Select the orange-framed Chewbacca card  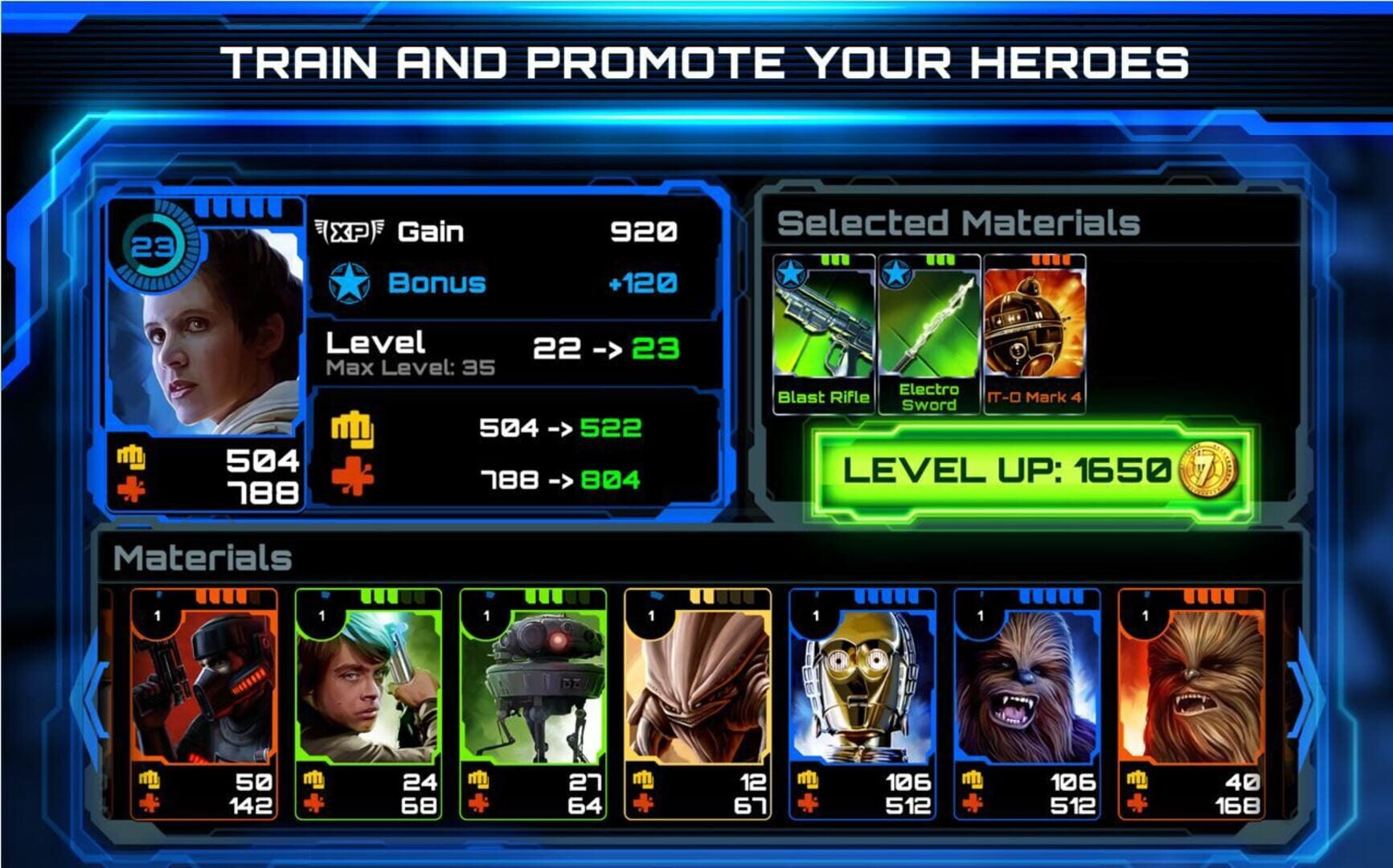pyautogui.click(x=1192, y=703)
